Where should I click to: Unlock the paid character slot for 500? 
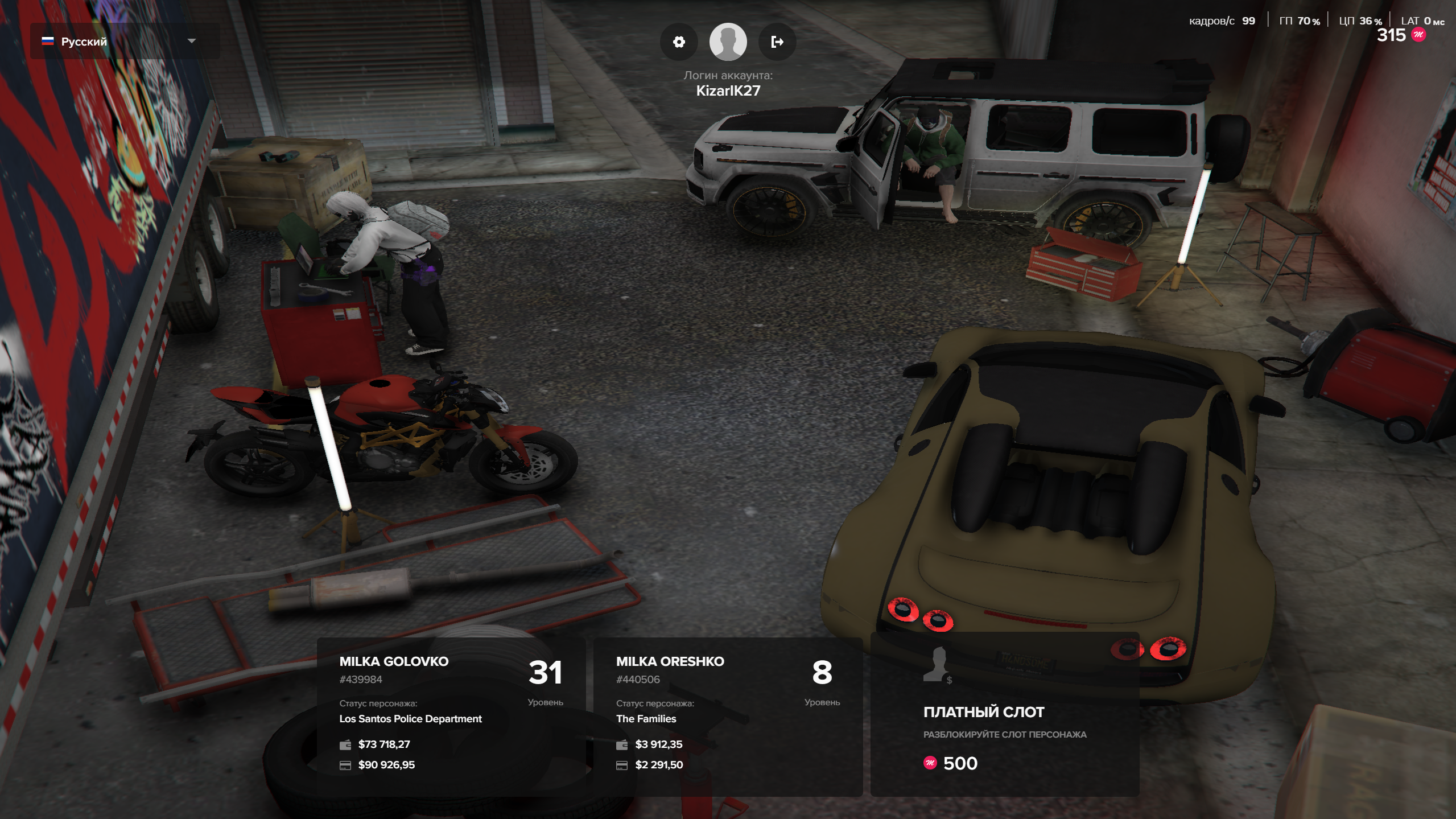[1004, 715]
